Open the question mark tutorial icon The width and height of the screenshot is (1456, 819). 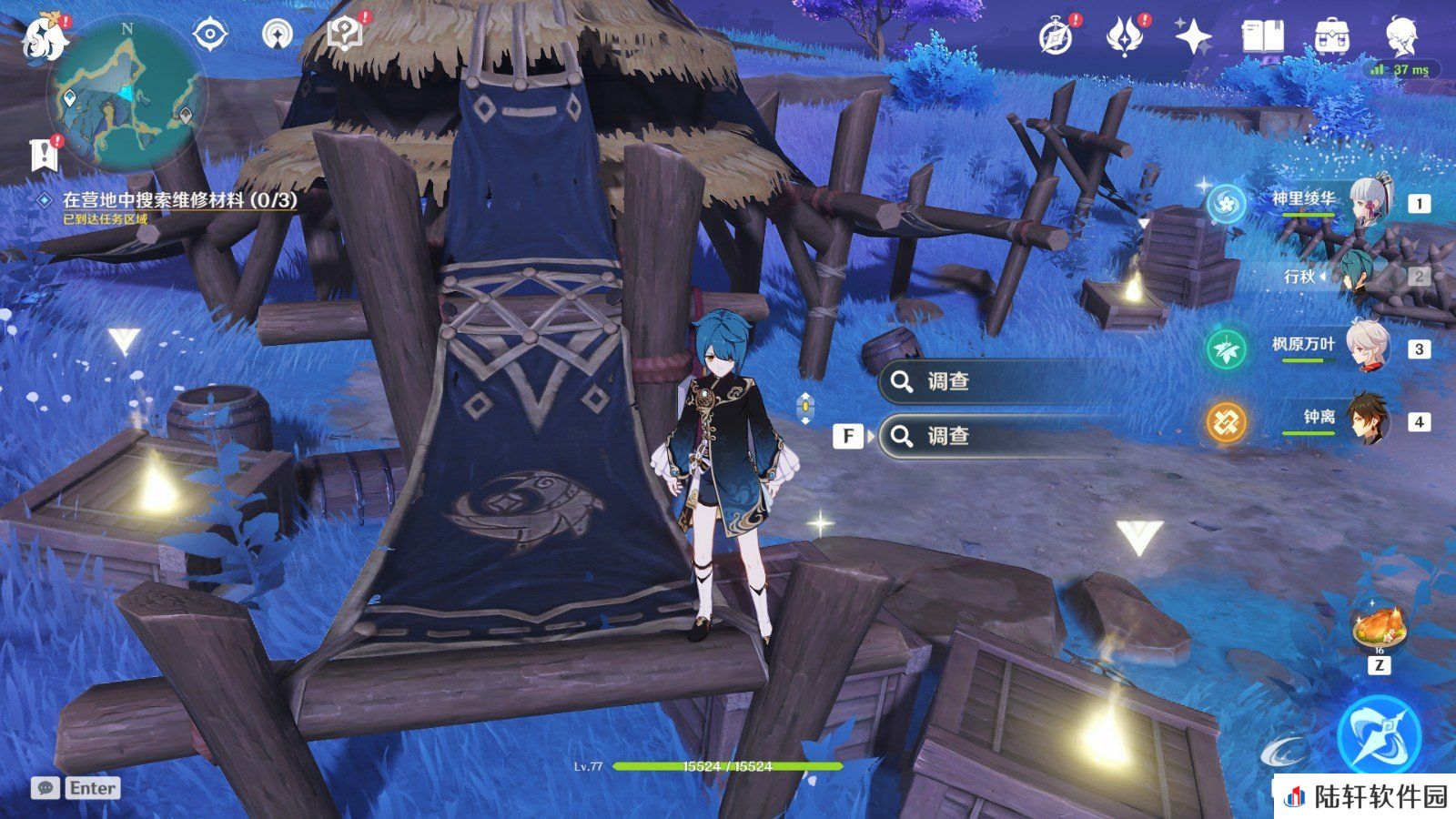click(x=345, y=35)
